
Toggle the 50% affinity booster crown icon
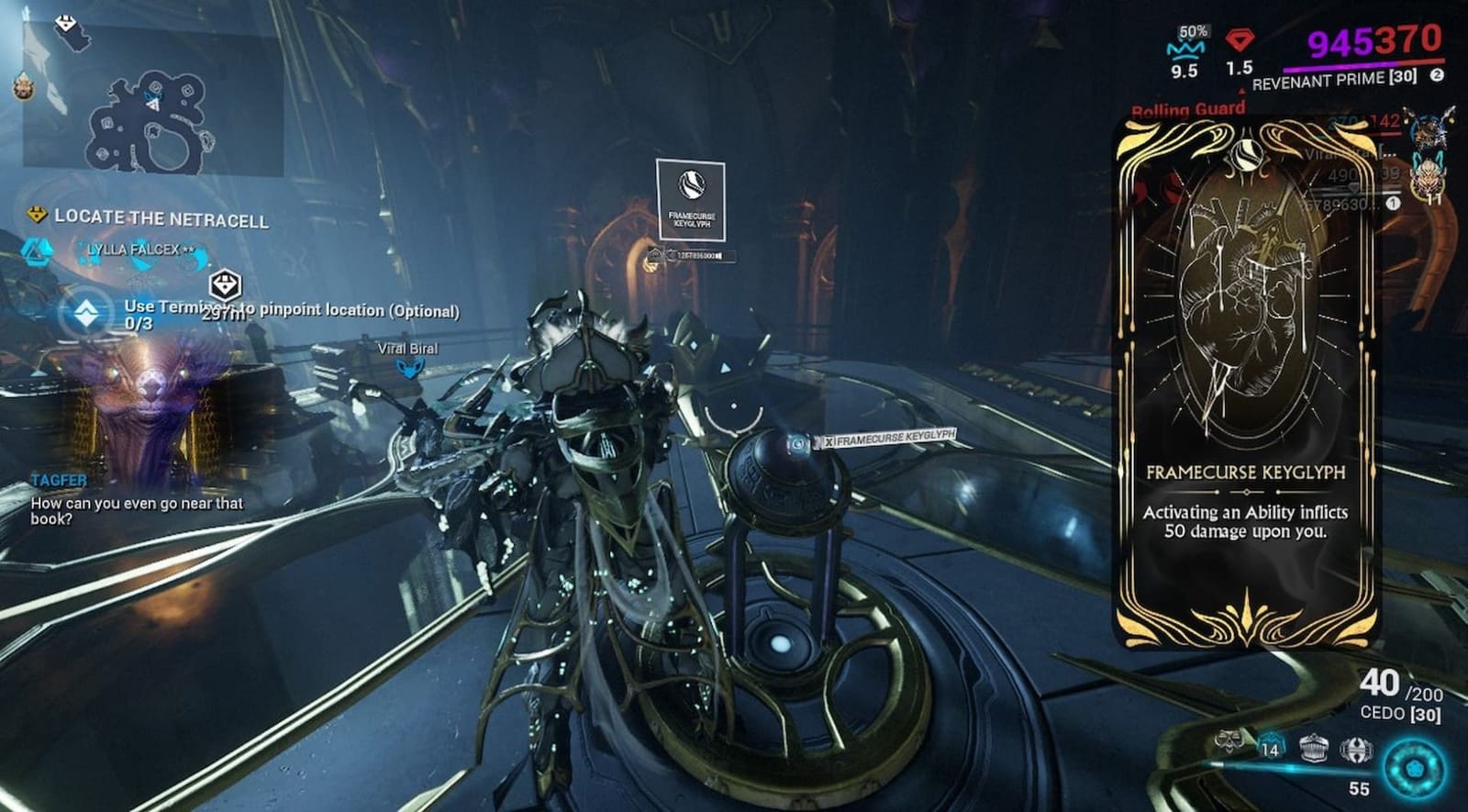click(1185, 46)
